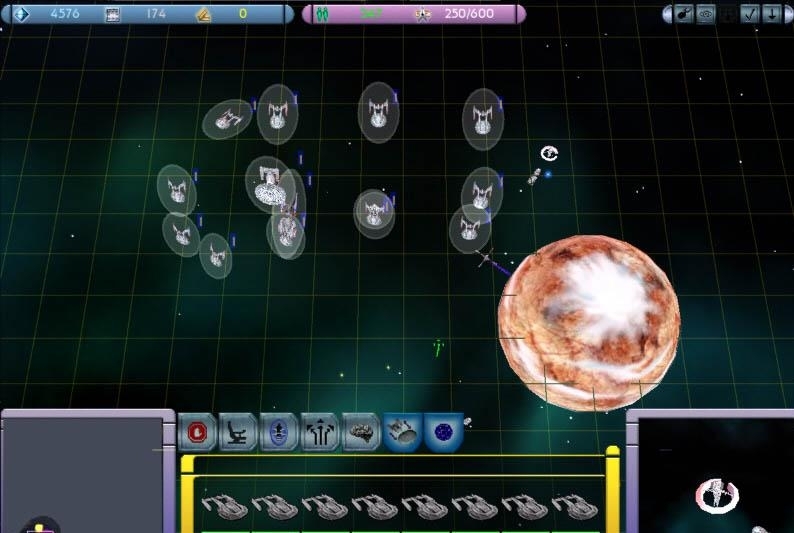Image resolution: width=794 pixels, height=533 pixels.
Task: Activate the command chair icon button
Action: [x=238, y=432]
